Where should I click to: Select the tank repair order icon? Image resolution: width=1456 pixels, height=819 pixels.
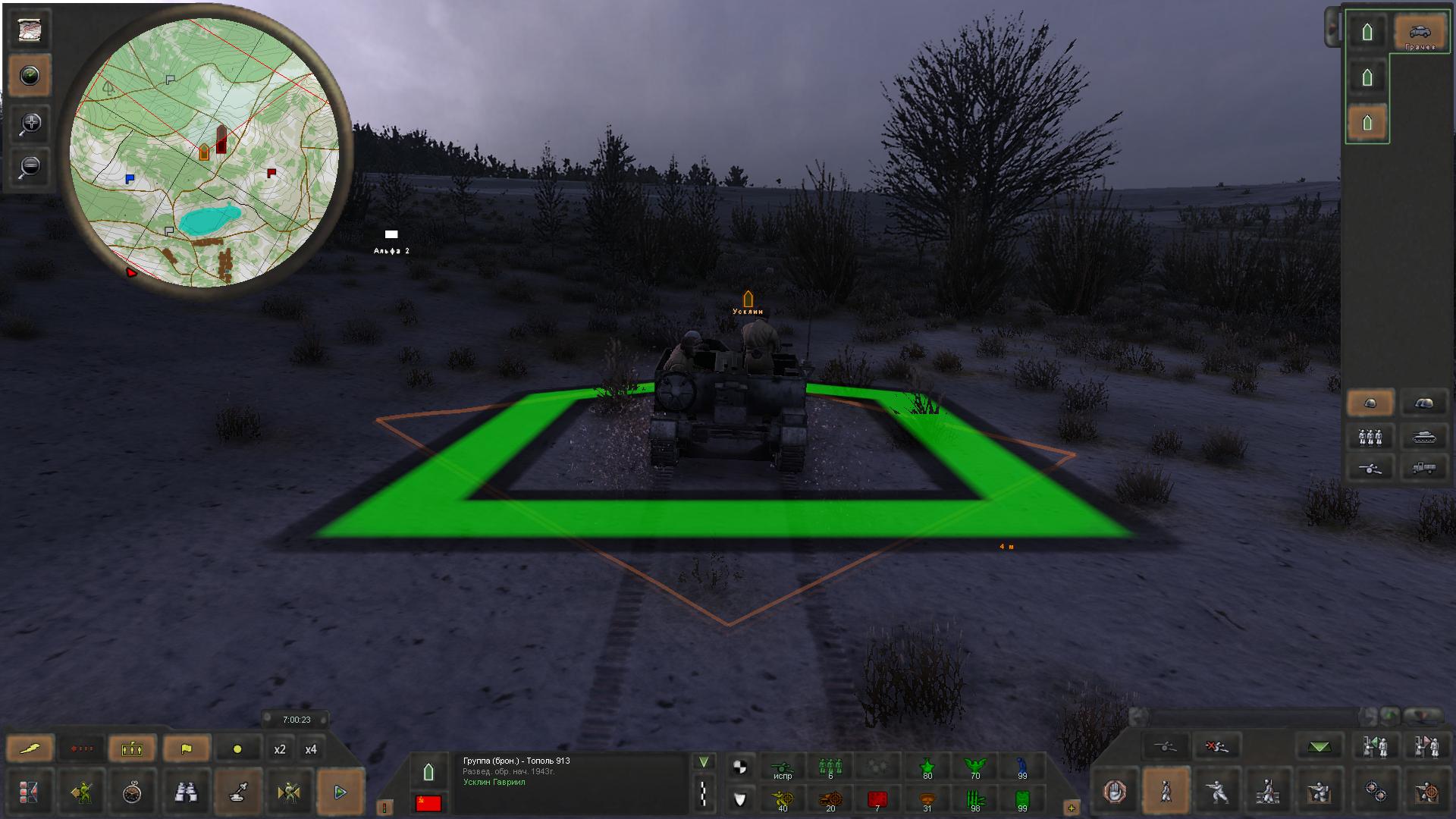[237, 792]
